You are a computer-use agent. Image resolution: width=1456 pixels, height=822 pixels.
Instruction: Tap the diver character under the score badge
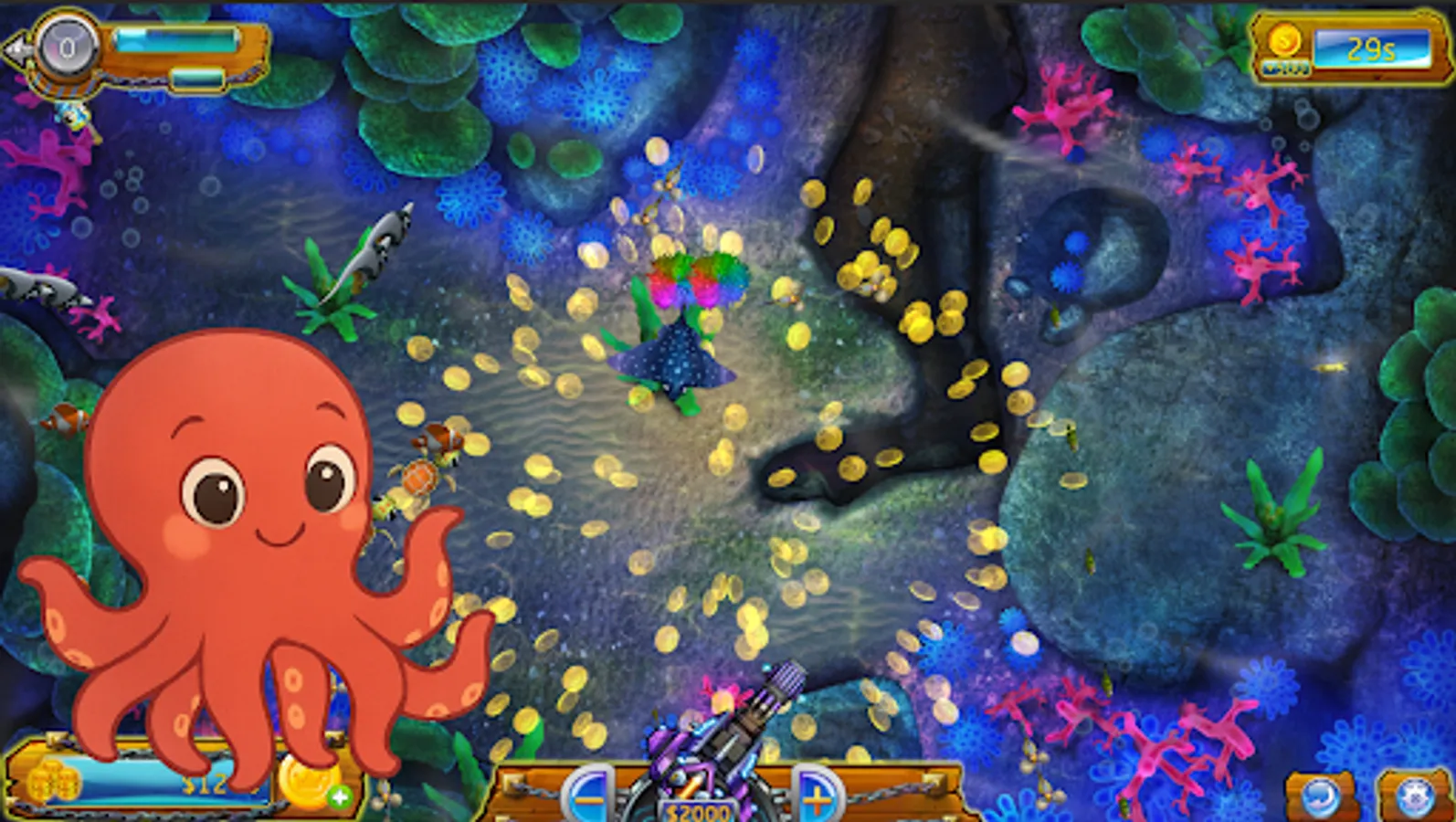tap(73, 119)
